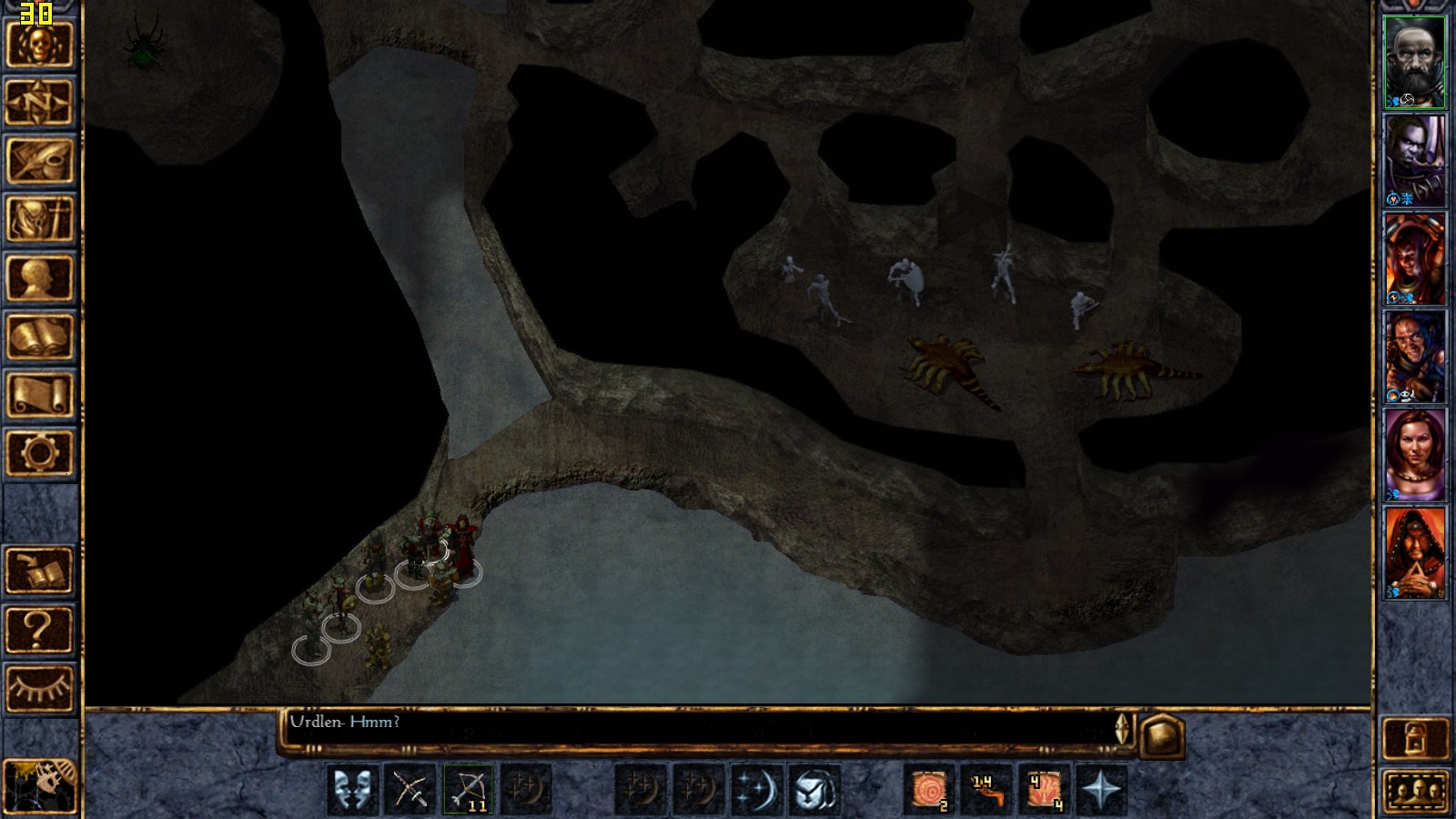The height and width of the screenshot is (819, 1456).
Task: Select the bearded dwarf portrait
Action: (x=1414, y=62)
